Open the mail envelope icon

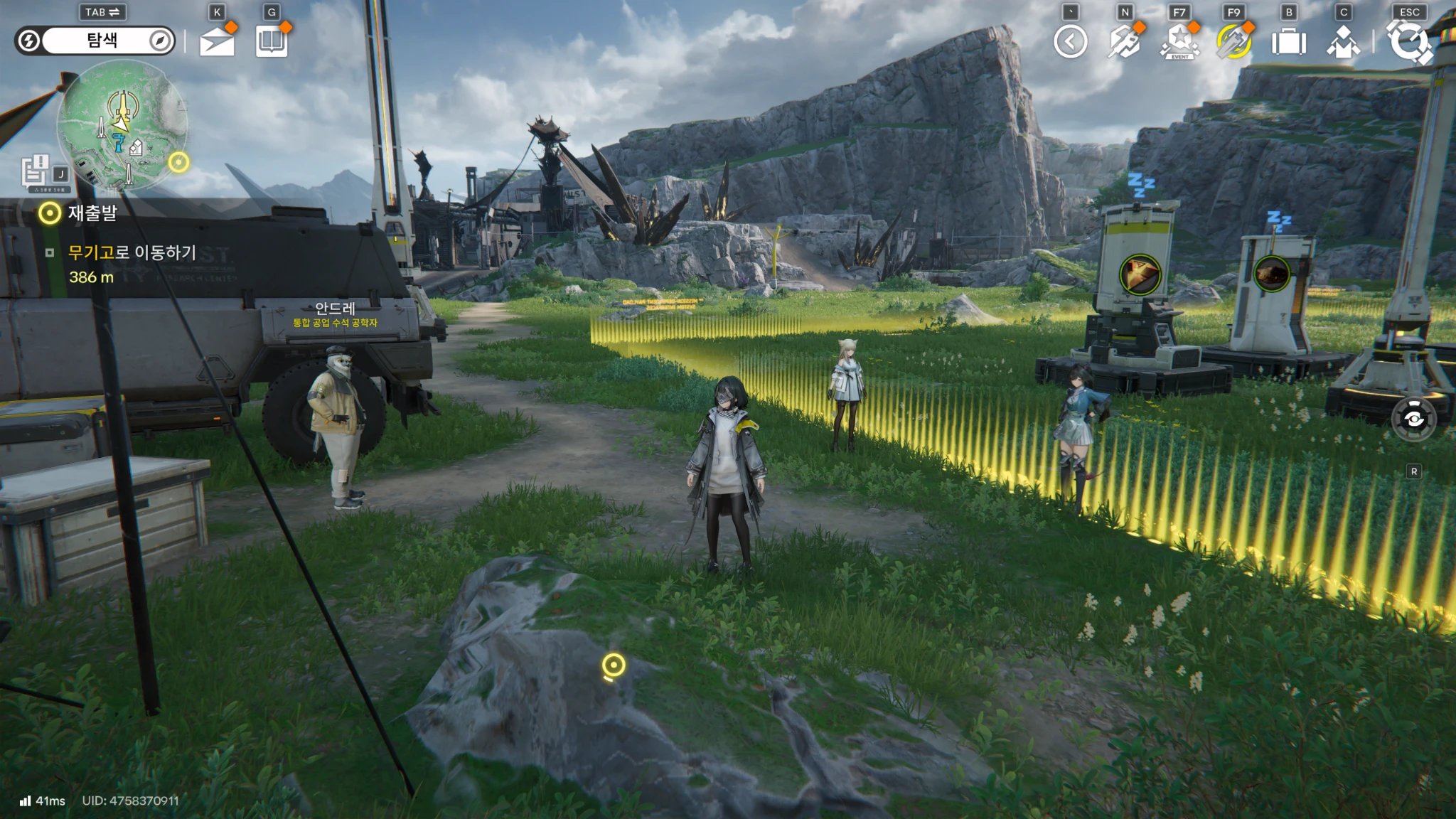click(x=217, y=42)
